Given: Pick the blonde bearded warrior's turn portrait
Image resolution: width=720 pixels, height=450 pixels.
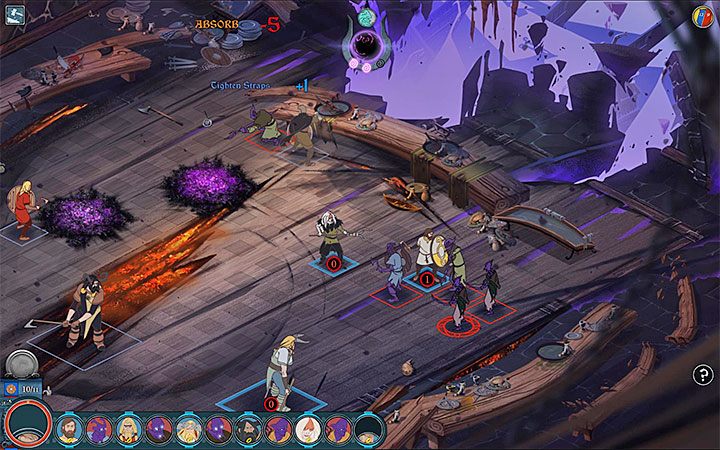Looking at the screenshot, I should pyautogui.click(x=129, y=430).
